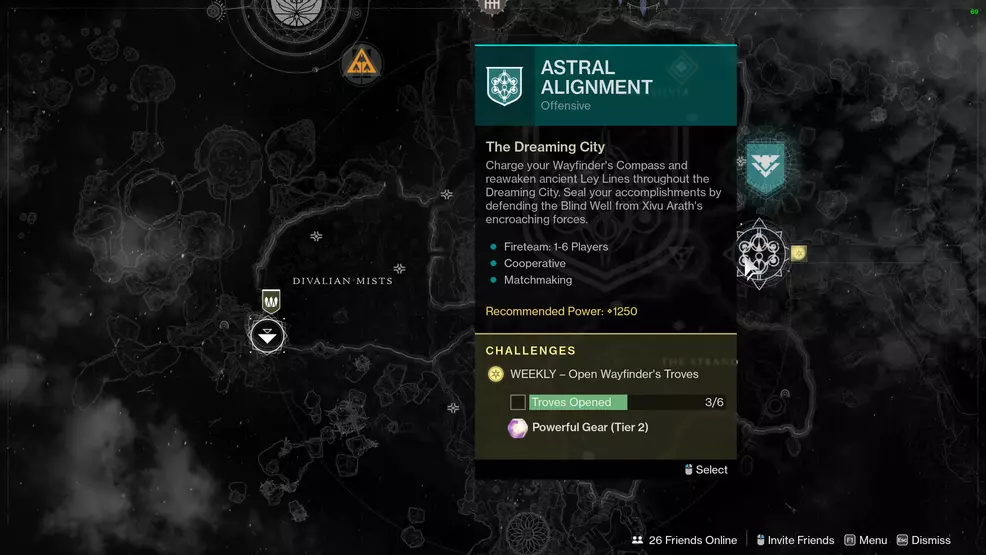Open the orange triangle activity marker
The height and width of the screenshot is (555, 986).
pos(361,64)
